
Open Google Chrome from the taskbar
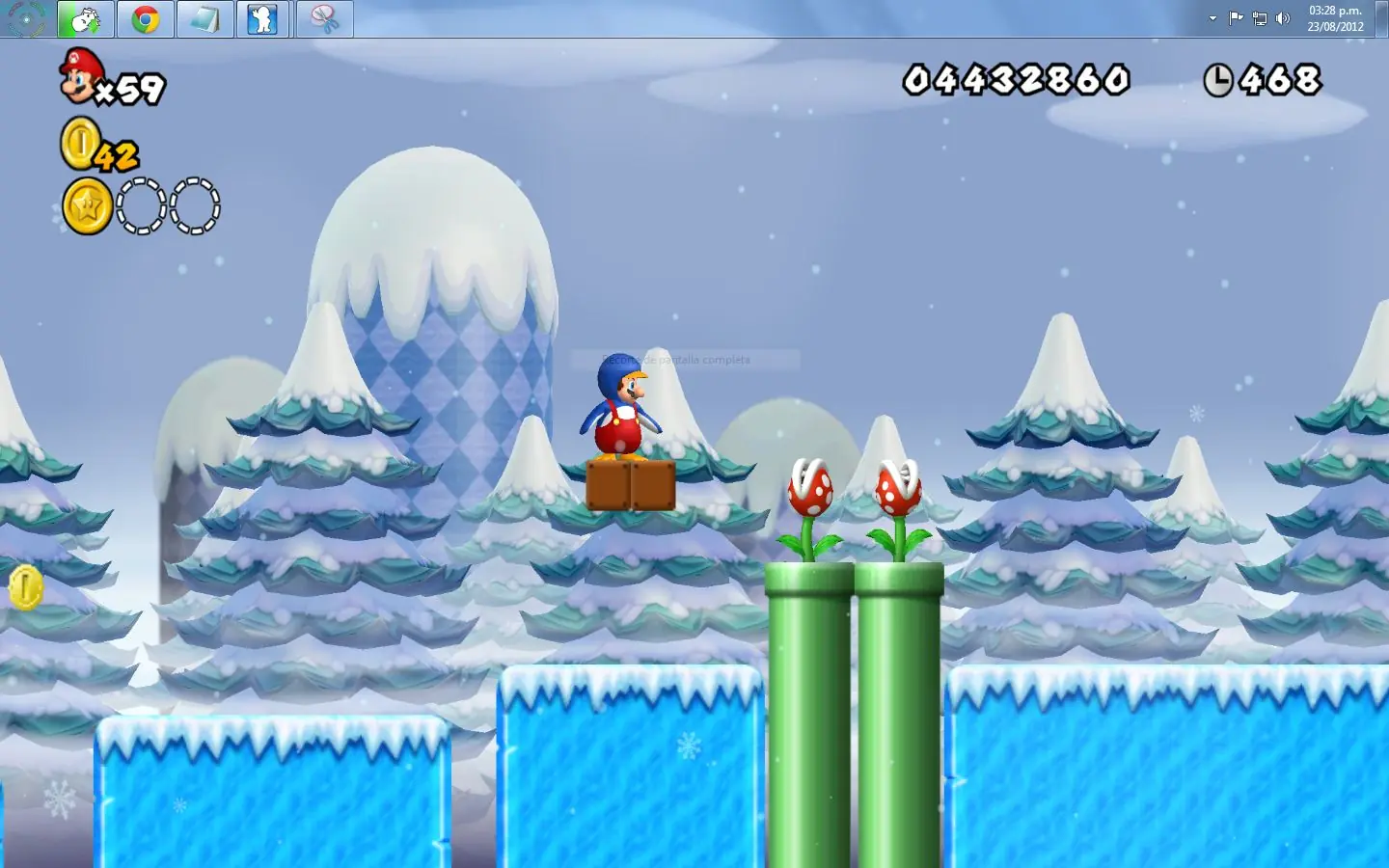coord(146,19)
